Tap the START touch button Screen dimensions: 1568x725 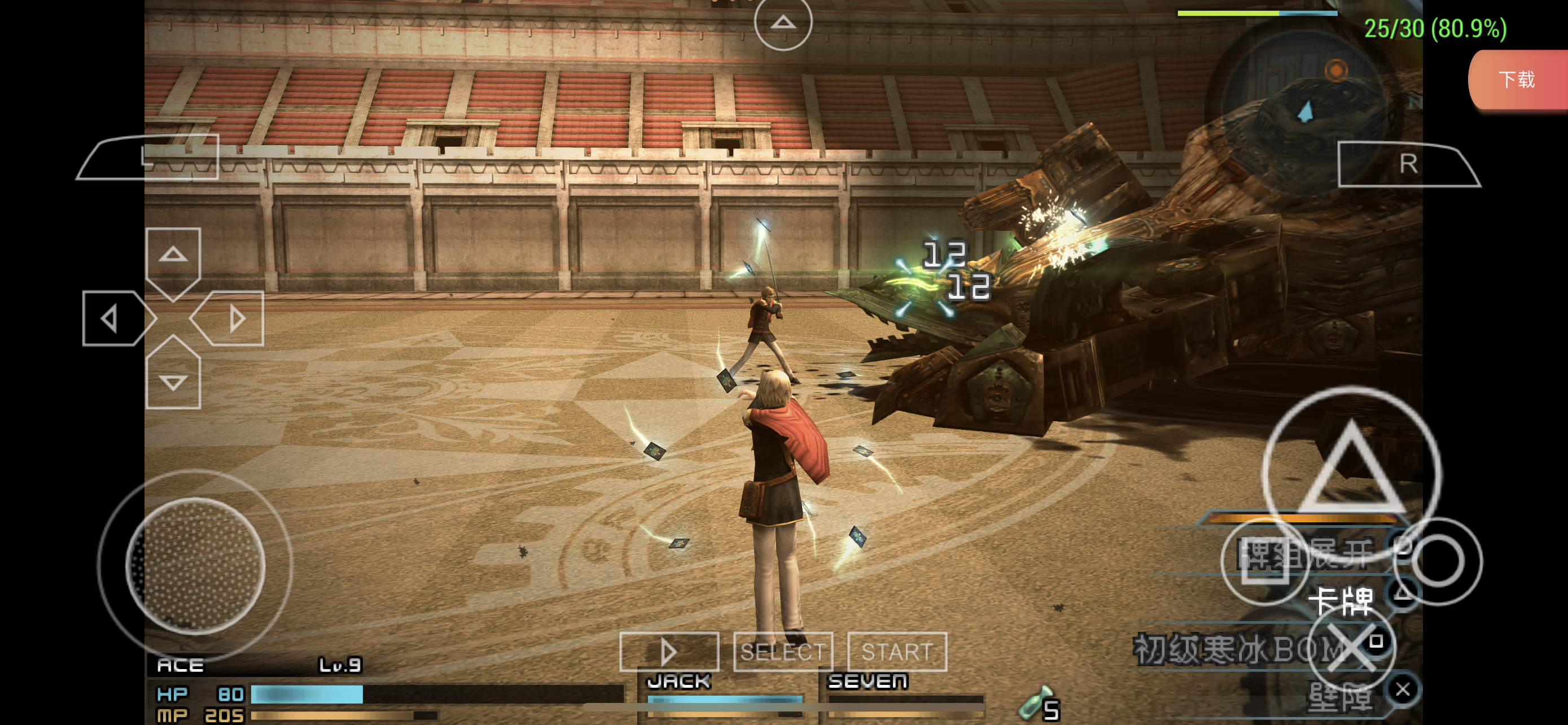897,652
